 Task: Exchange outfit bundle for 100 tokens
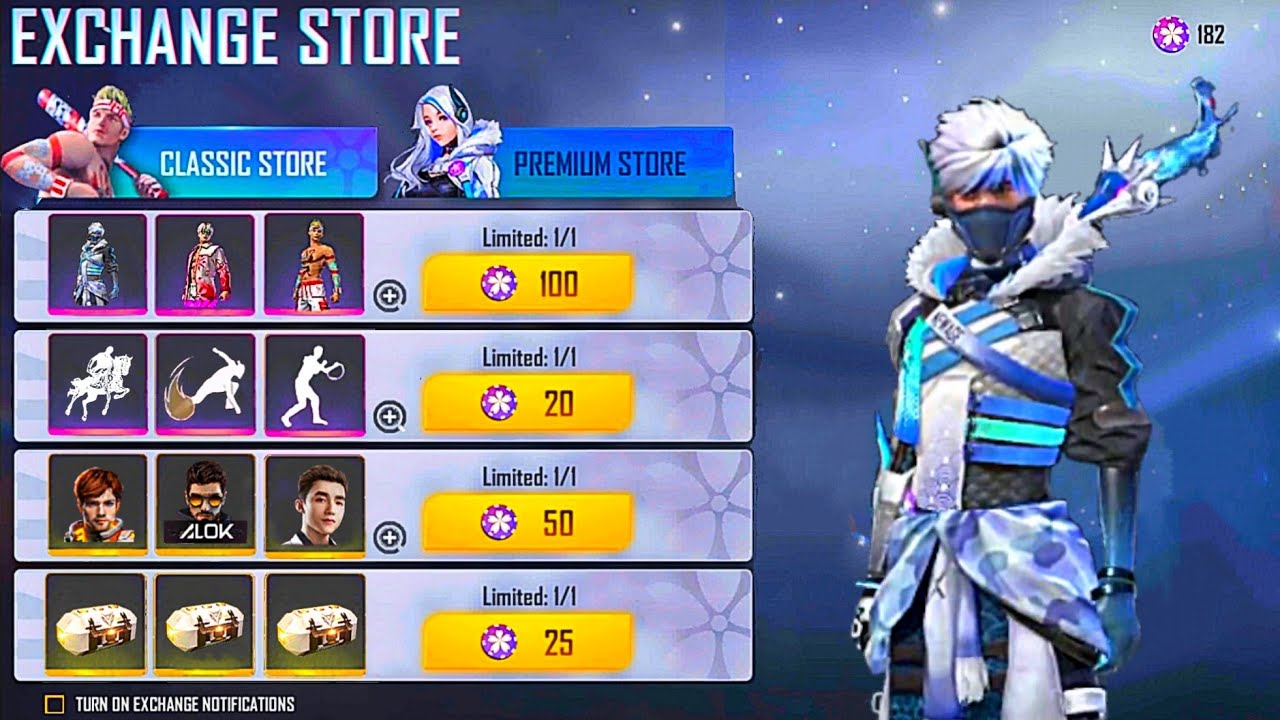tap(527, 284)
